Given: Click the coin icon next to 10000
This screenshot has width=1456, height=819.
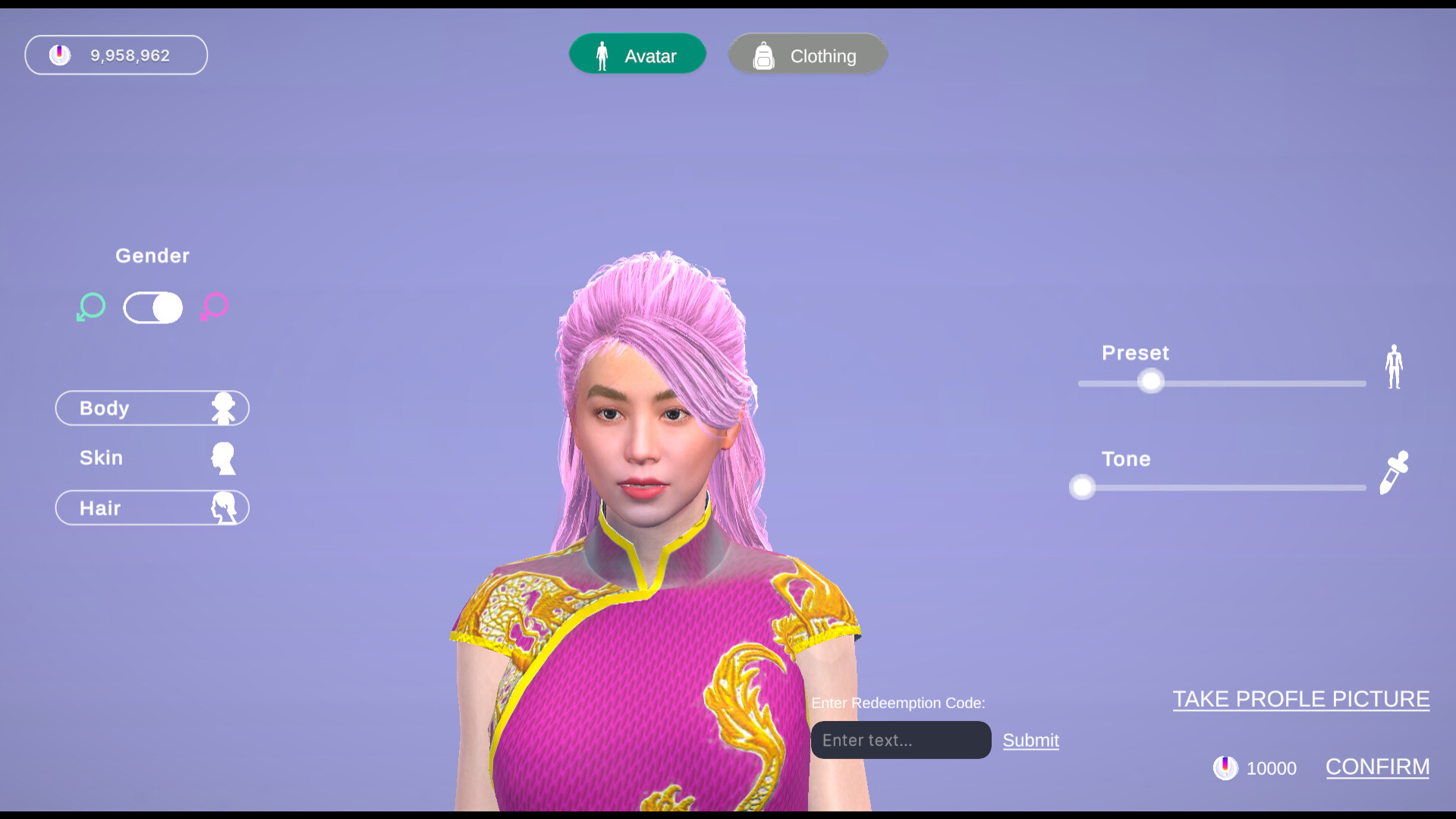Looking at the screenshot, I should 1226,767.
